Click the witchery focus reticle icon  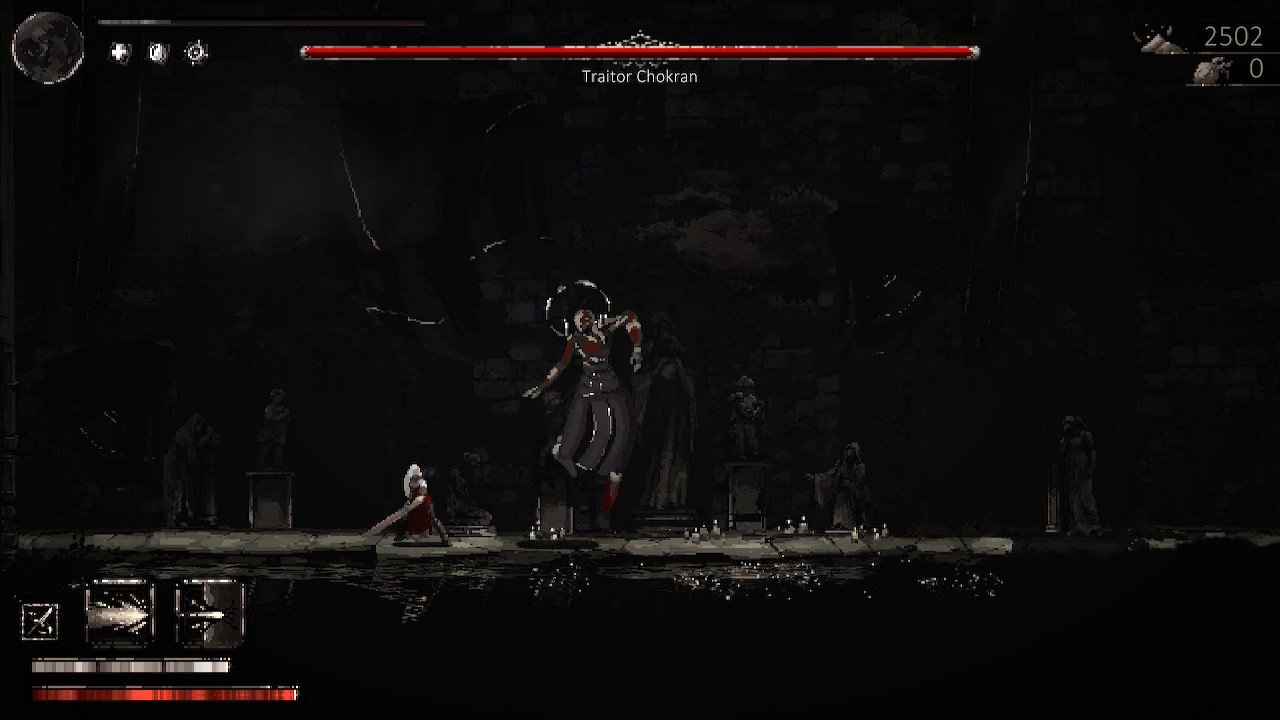pos(196,50)
